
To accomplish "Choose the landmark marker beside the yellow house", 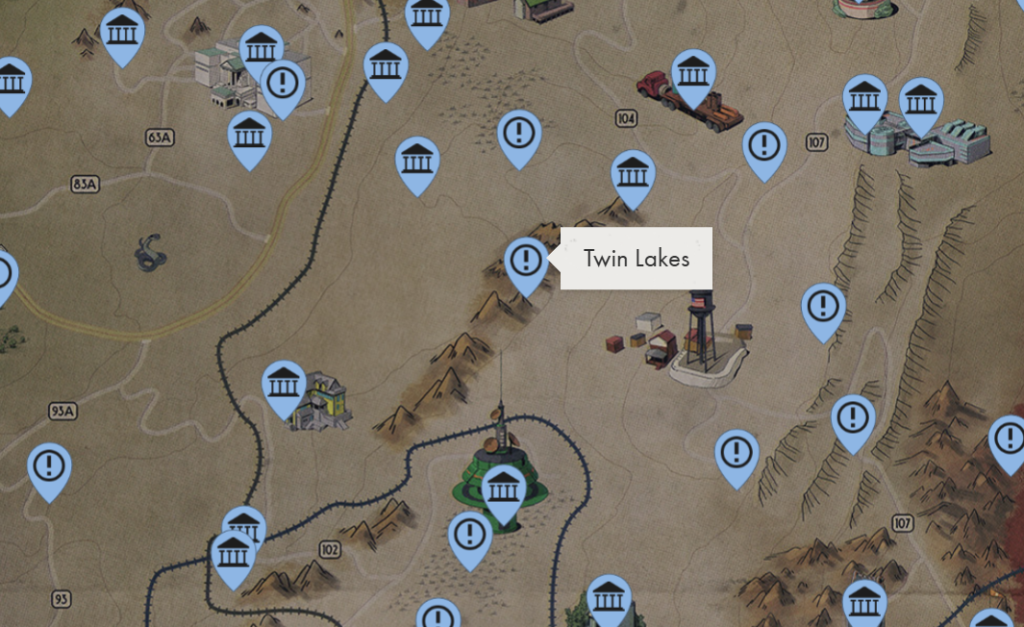I will 284,385.
